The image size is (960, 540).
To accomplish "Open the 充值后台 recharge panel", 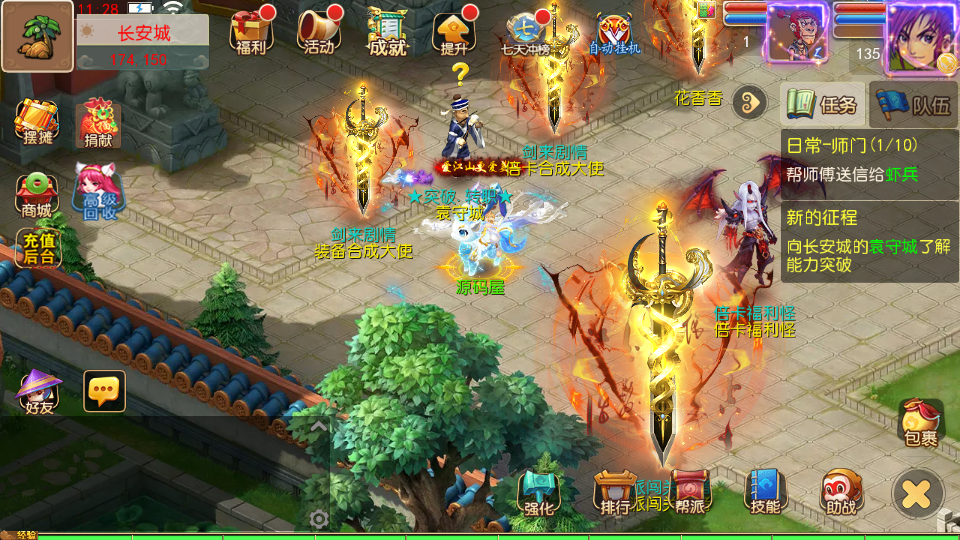I will click(38, 248).
